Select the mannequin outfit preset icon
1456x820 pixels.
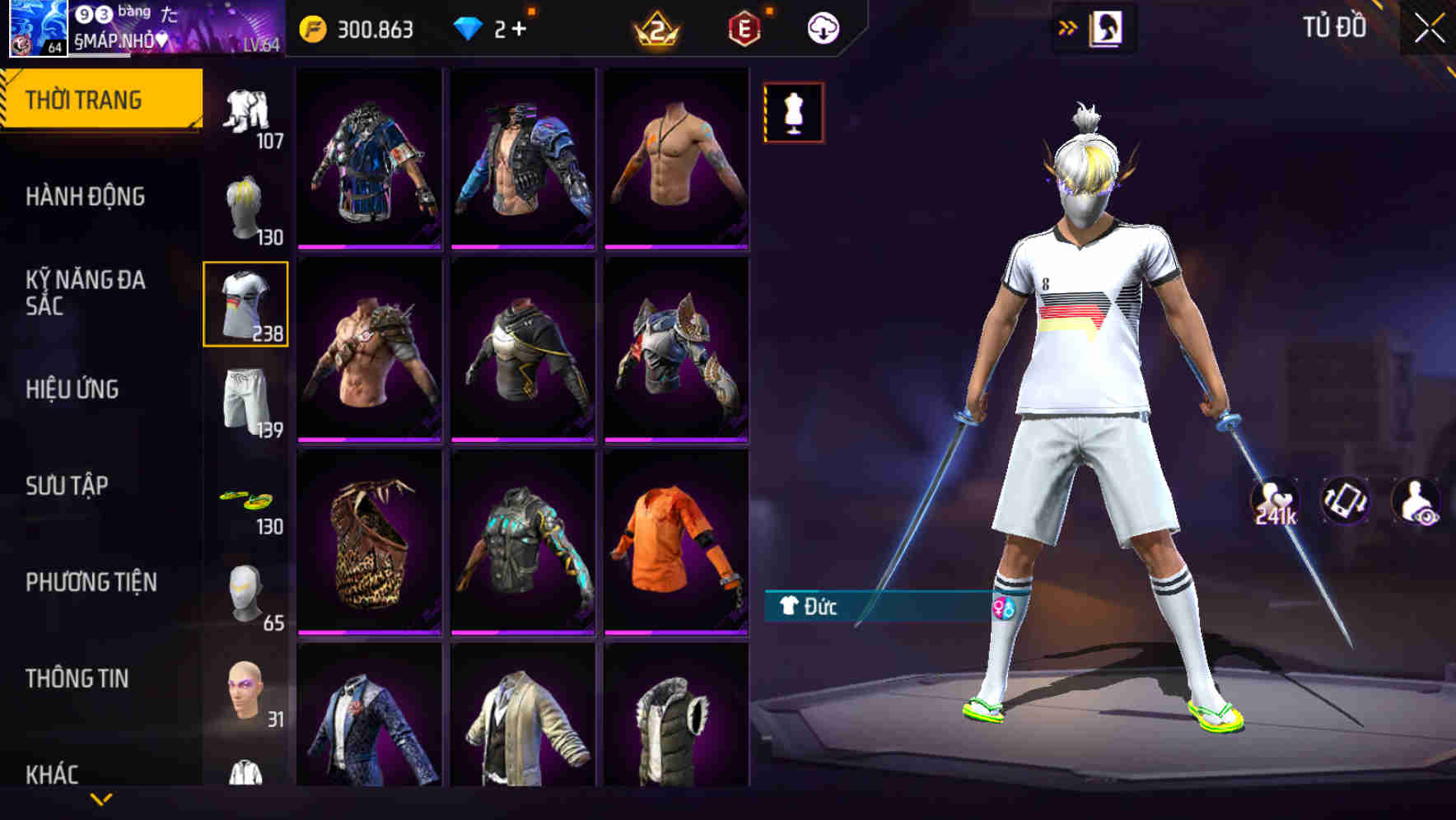[x=793, y=112]
